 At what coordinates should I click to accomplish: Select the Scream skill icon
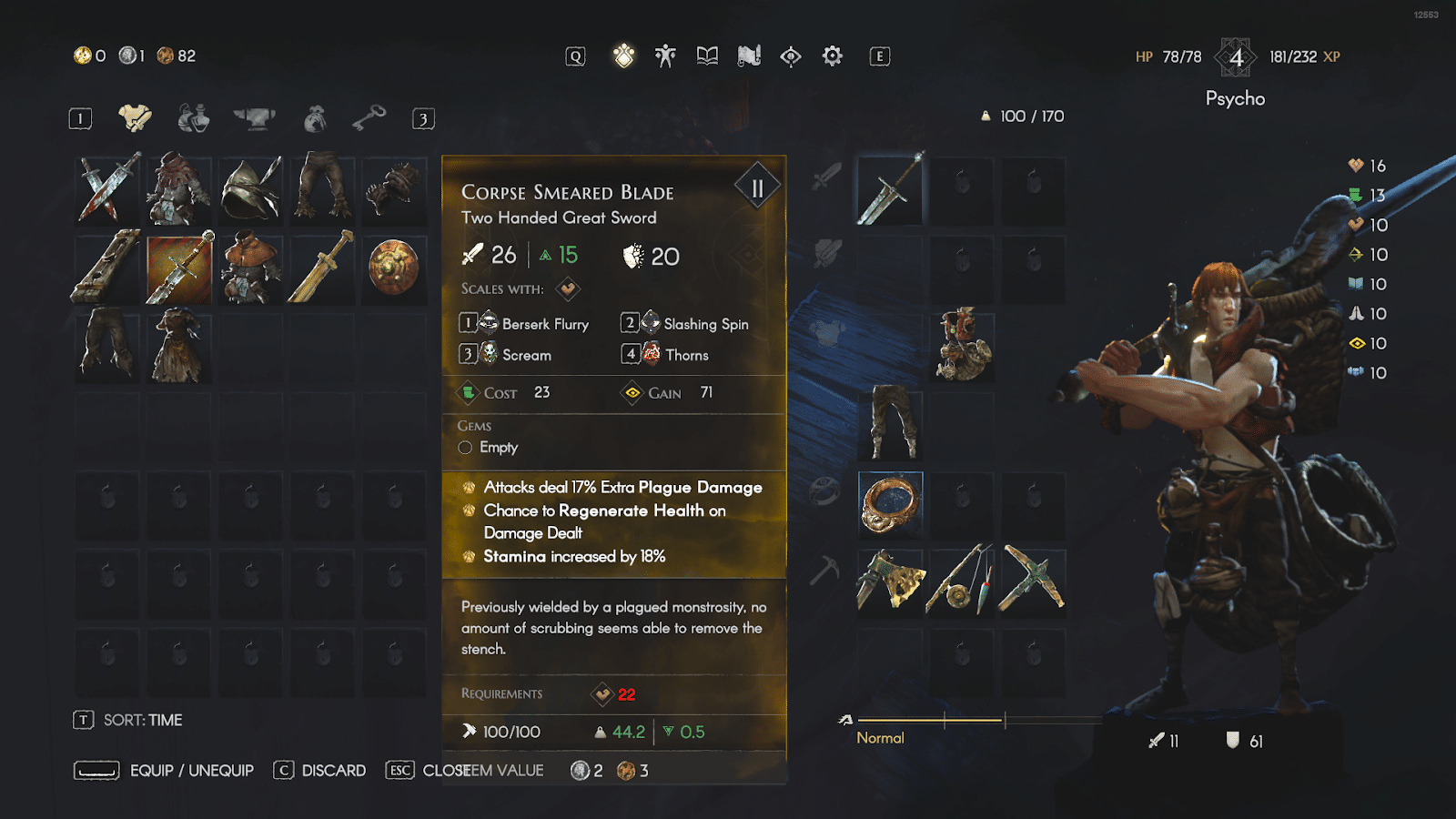click(x=488, y=355)
